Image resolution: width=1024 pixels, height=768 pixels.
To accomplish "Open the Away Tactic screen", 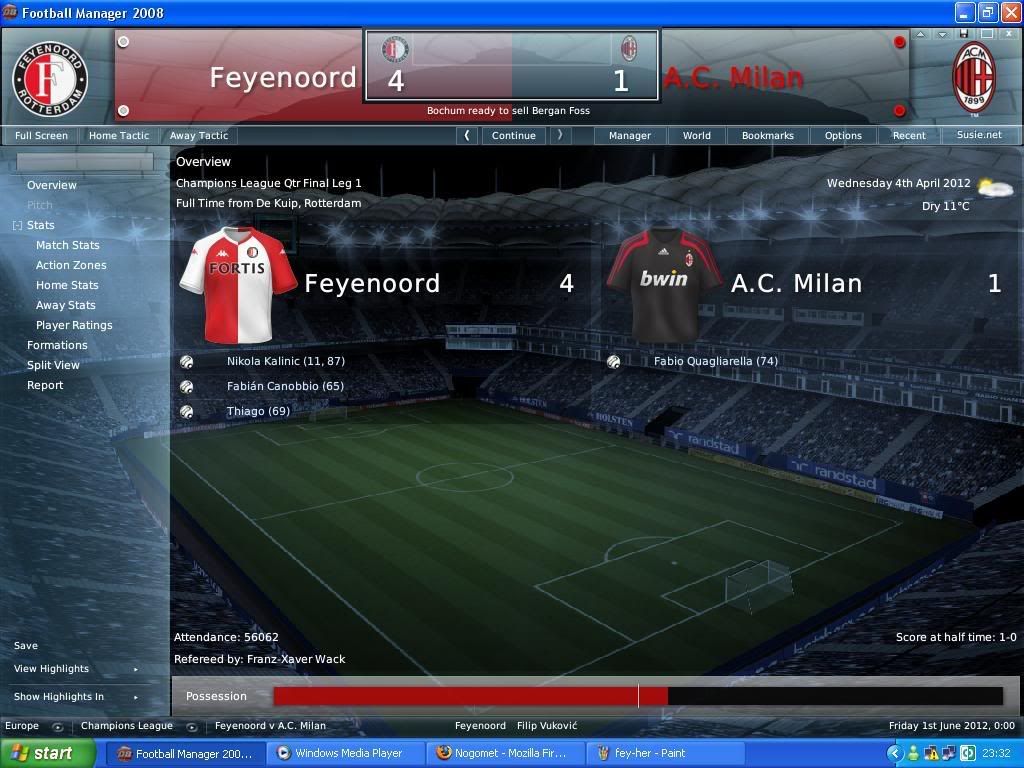I will coord(198,135).
